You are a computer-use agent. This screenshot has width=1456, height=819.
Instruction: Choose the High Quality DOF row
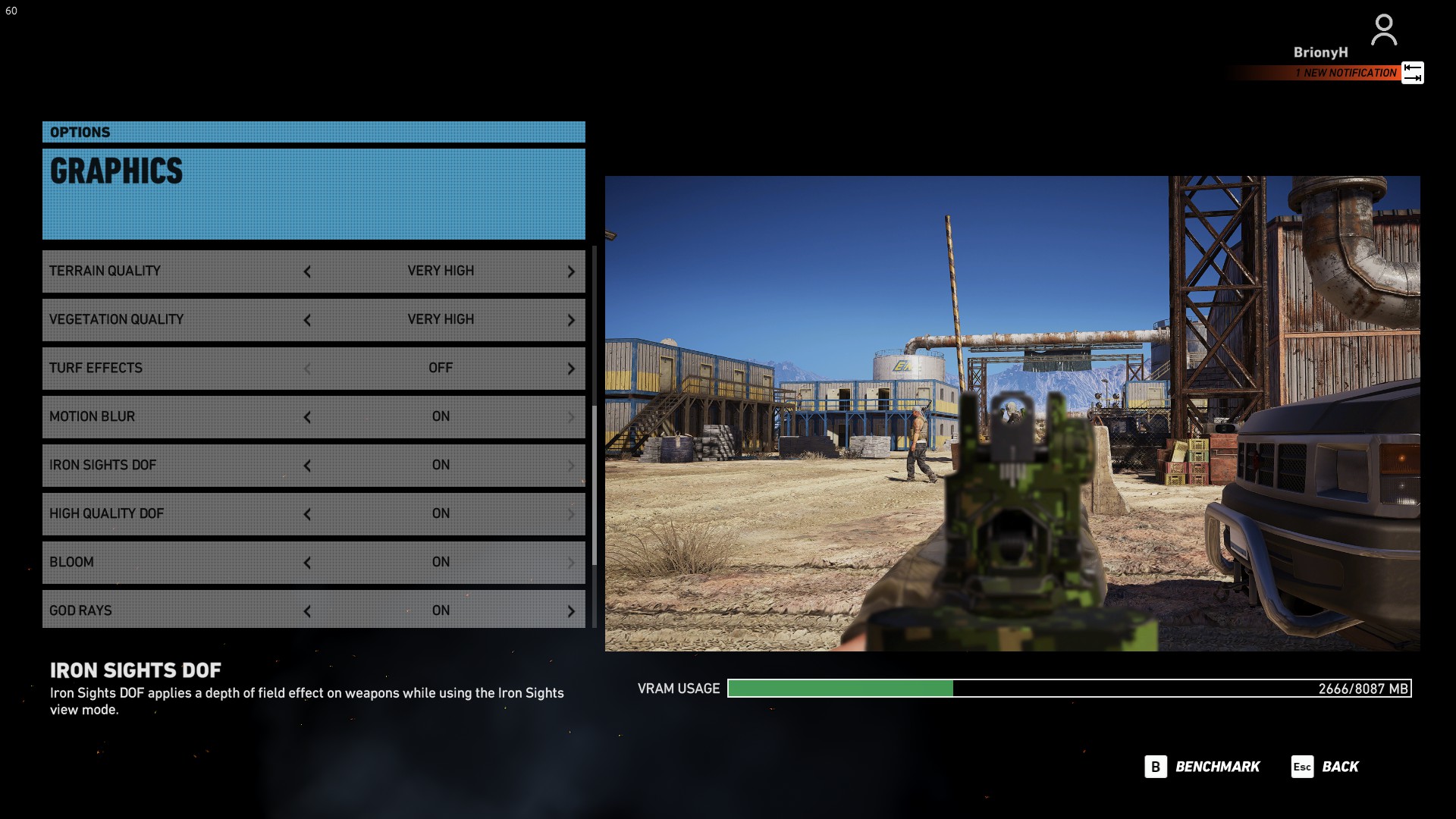click(x=174, y=513)
